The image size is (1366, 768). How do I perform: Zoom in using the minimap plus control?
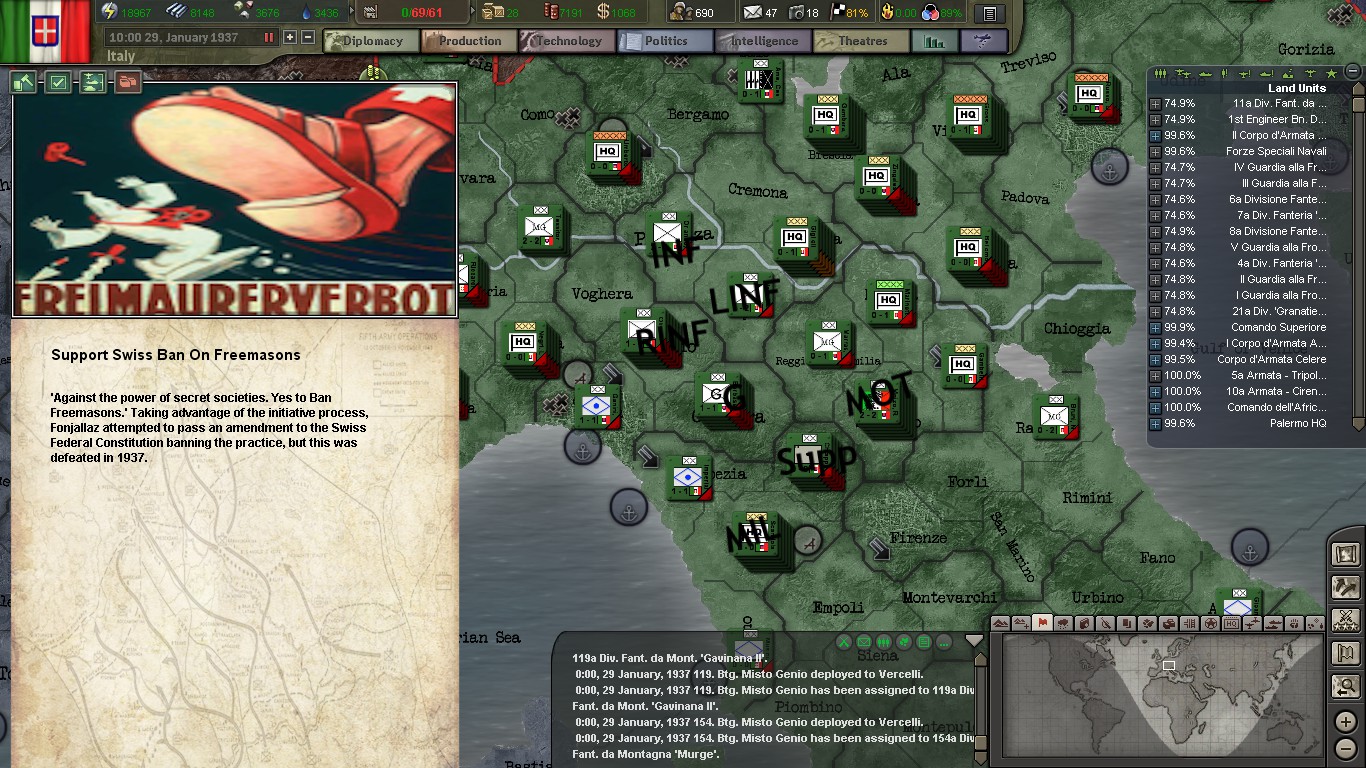coord(1345,721)
